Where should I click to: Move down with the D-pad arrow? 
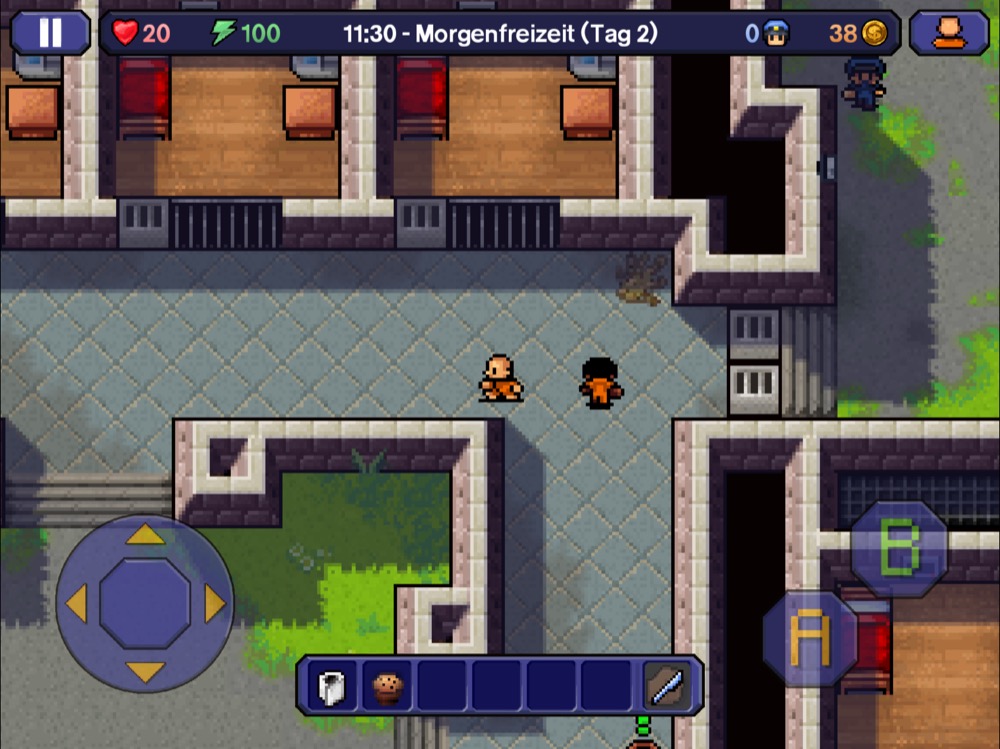[x=145, y=670]
